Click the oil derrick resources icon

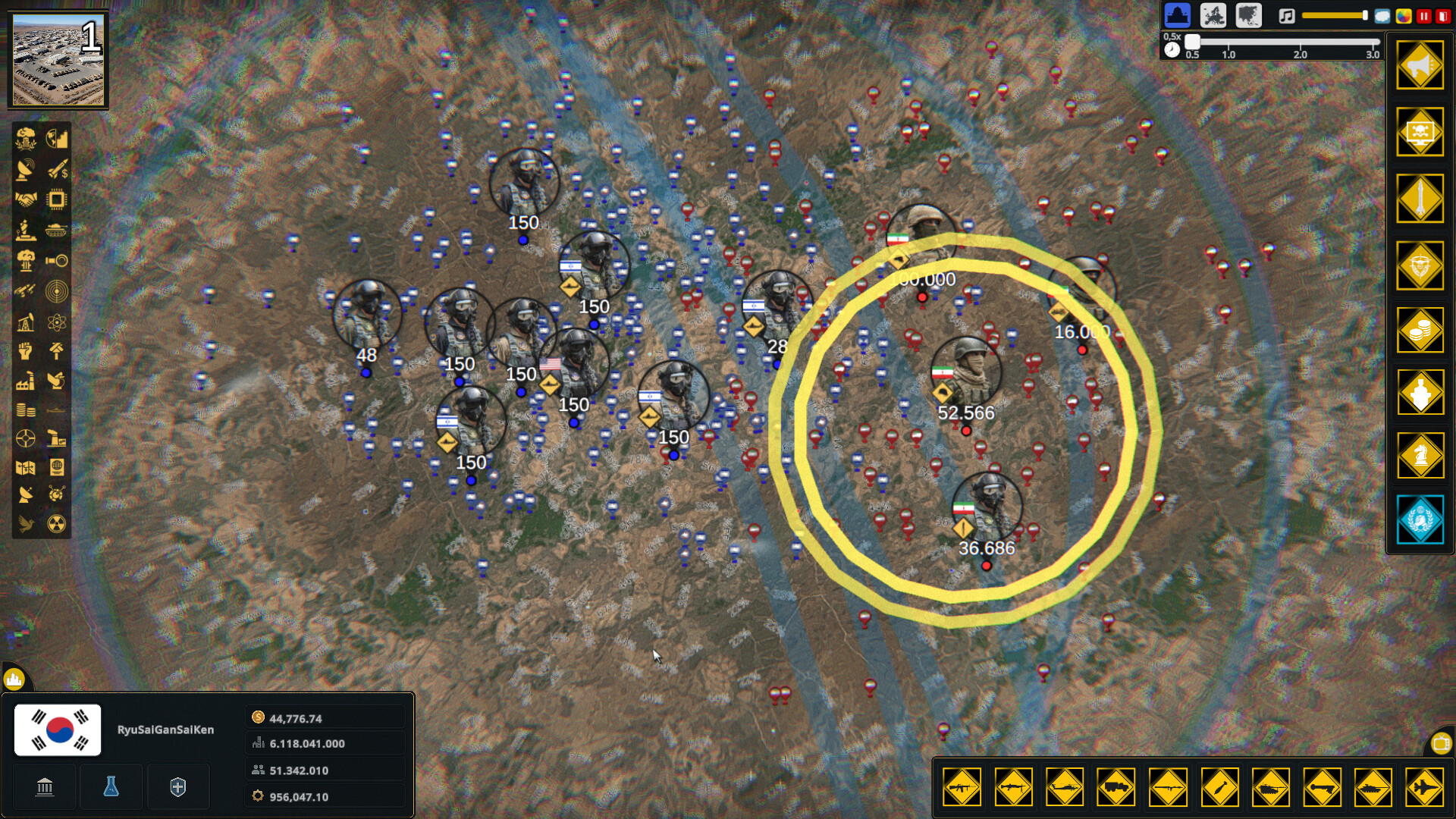point(25,320)
